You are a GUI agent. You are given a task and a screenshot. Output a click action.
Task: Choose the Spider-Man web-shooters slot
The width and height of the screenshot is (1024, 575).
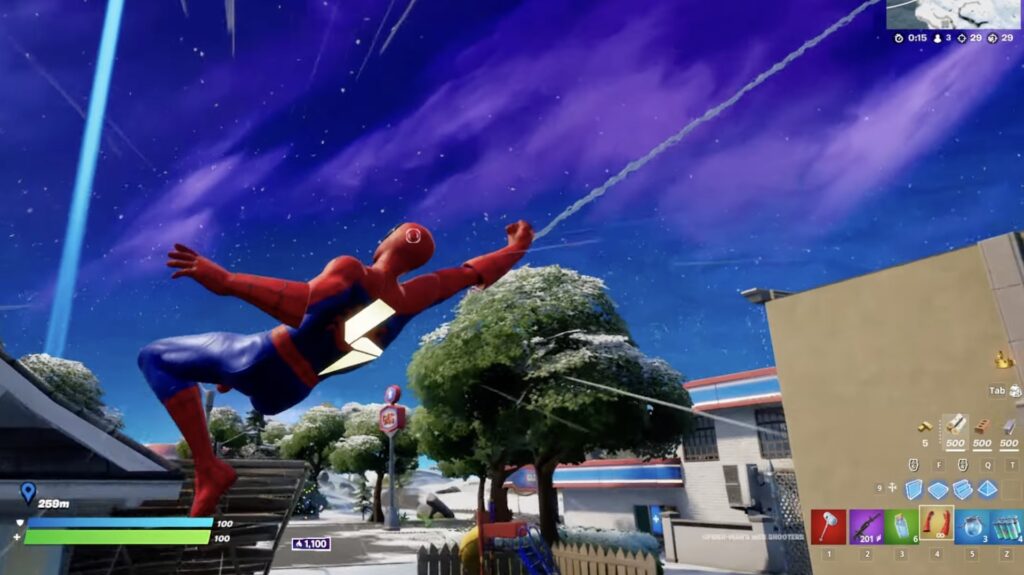[936, 523]
